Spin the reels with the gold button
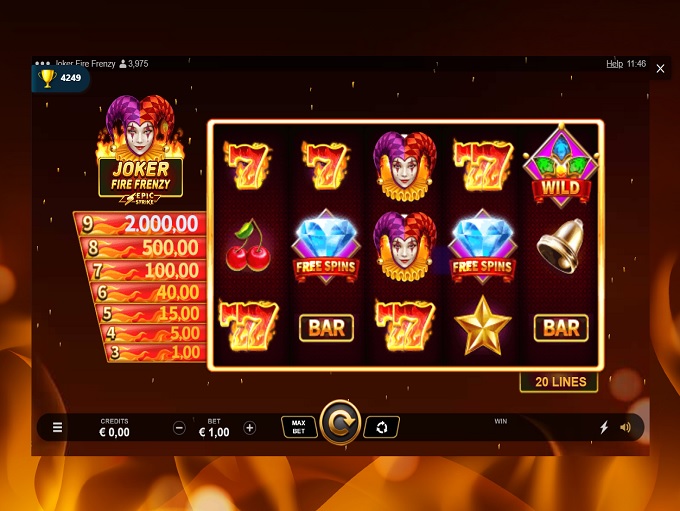Viewport: 680px width, 511px height. coord(340,427)
